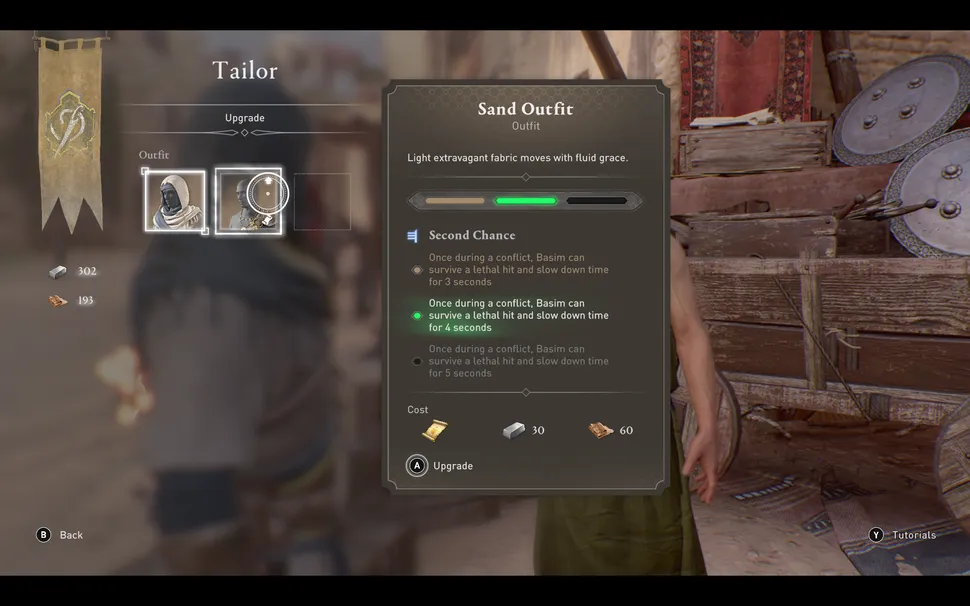Select the highlighted Sand Outfit slot
Viewport: 970px width, 606px height.
[248, 202]
